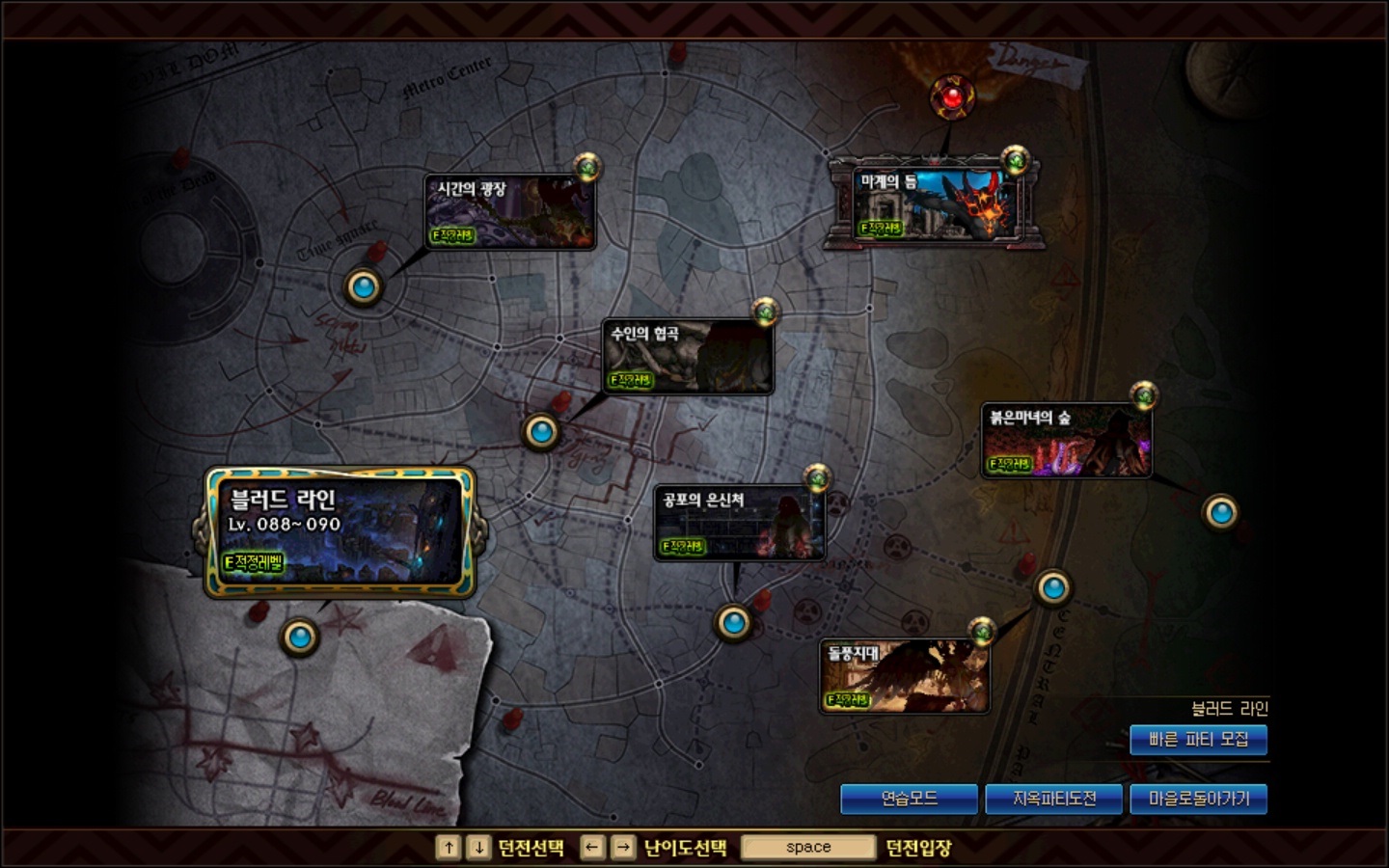
Task: Choose the 마계의 틈 dungeon
Action: tap(934, 203)
